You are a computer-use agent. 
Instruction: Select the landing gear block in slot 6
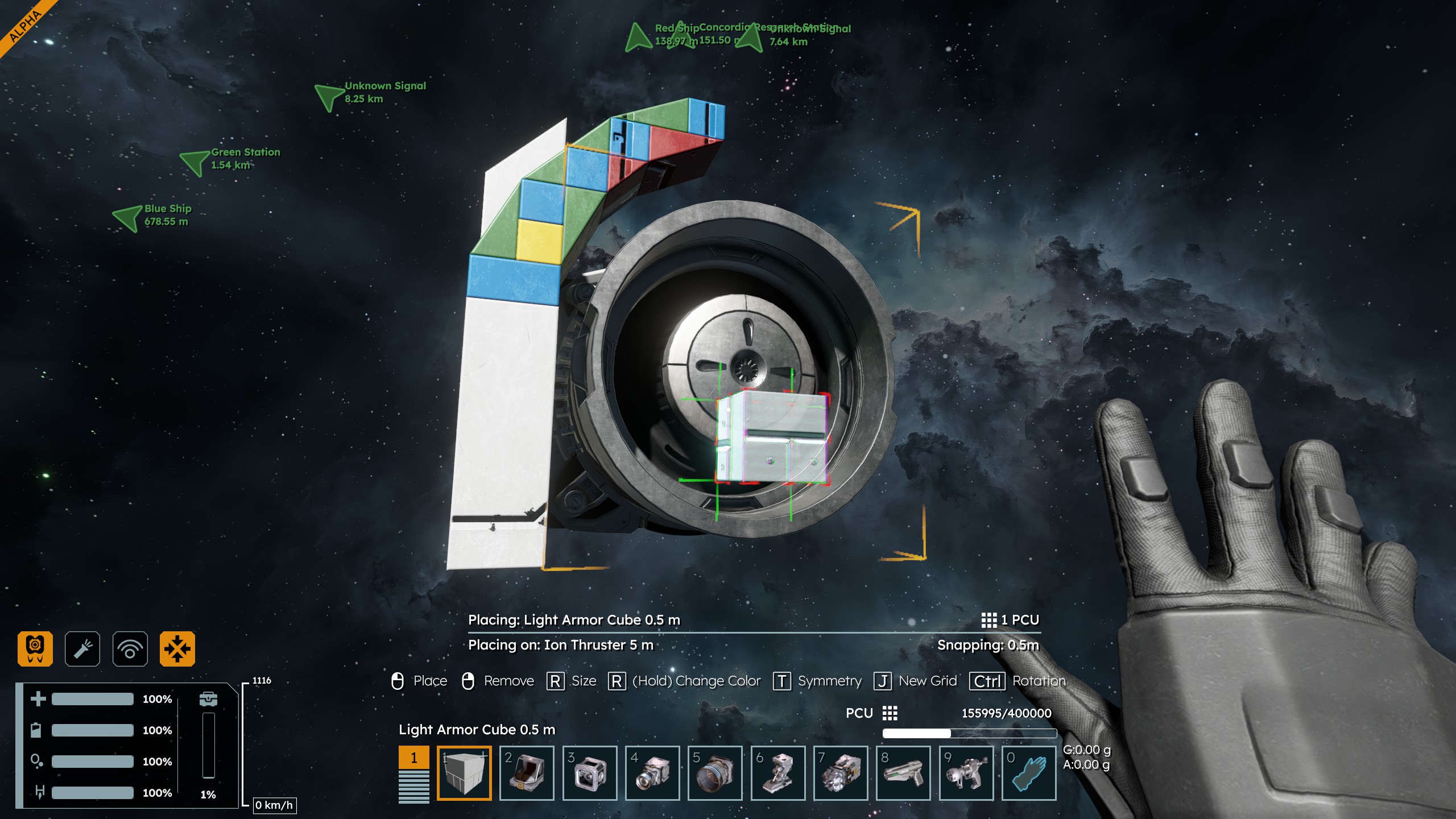coord(778,773)
